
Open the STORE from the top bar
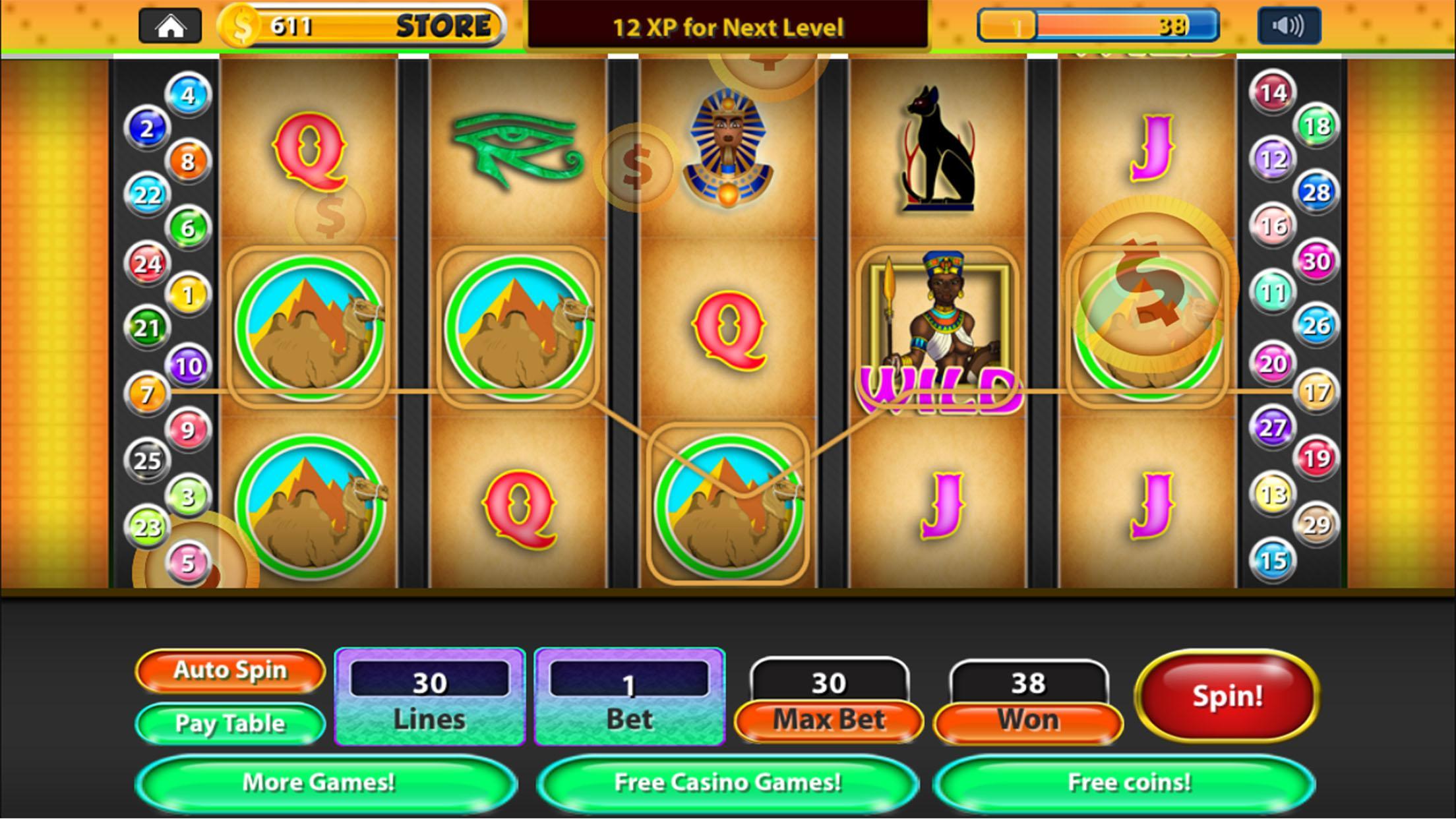[441, 26]
